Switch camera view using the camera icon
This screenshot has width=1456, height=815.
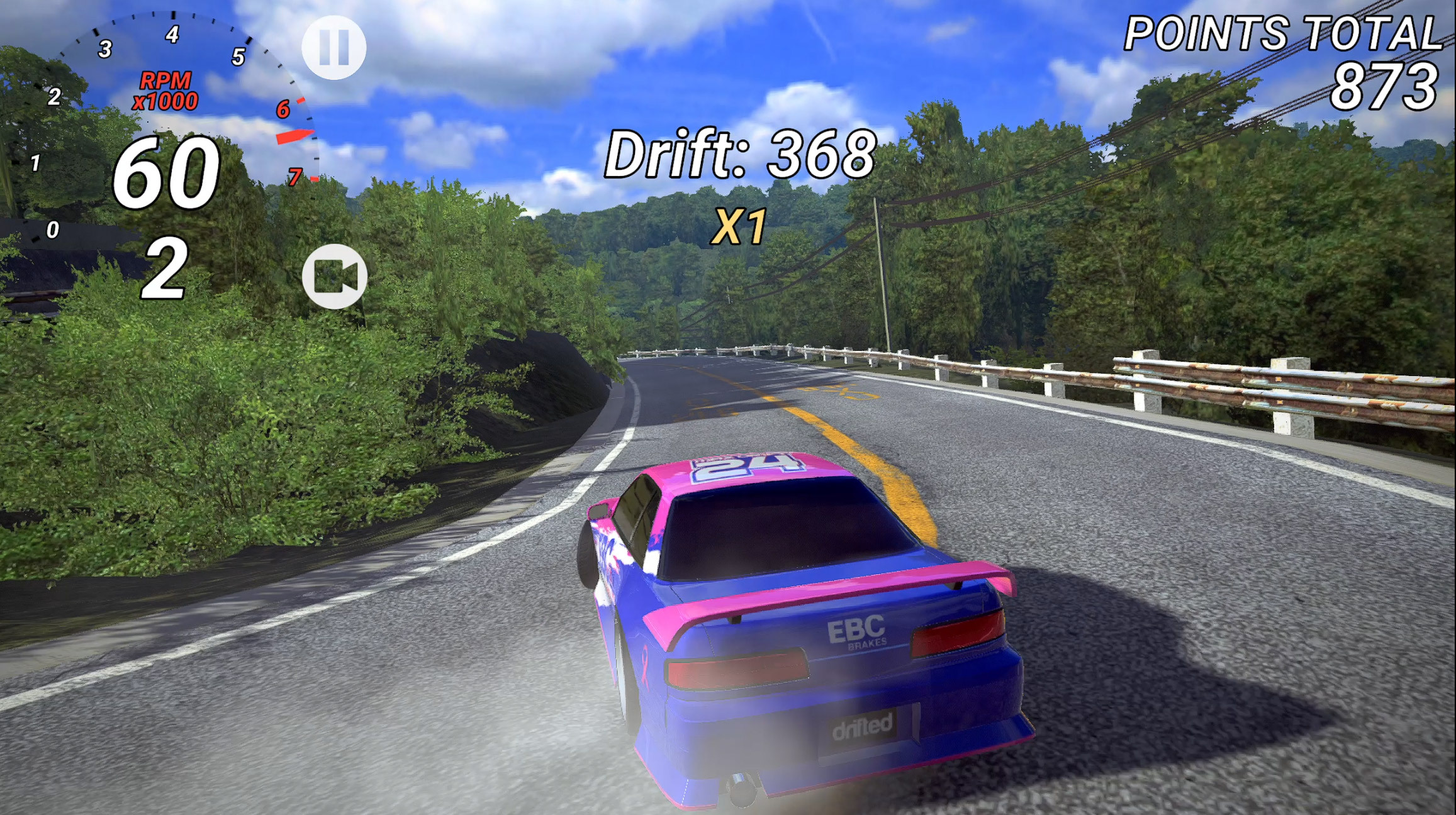tap(334, 276)
